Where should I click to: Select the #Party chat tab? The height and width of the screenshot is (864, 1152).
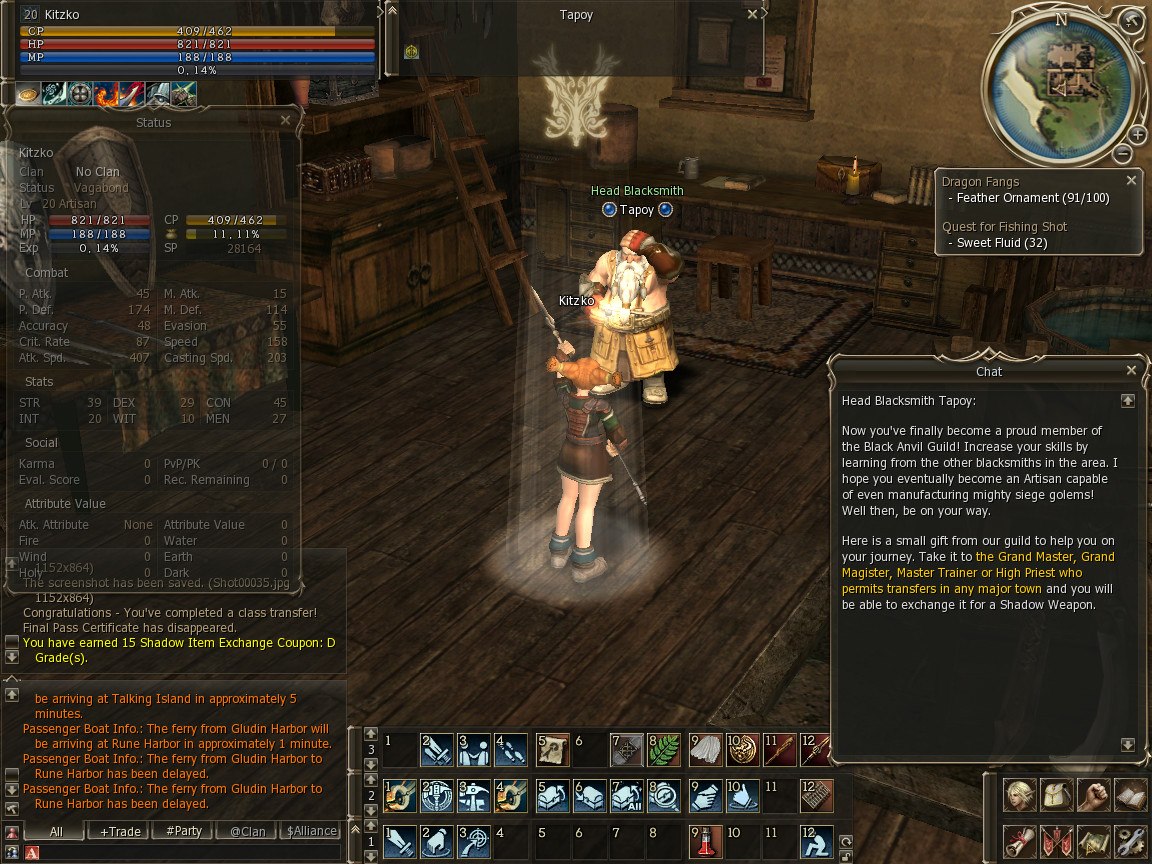(x=184, y=831)
